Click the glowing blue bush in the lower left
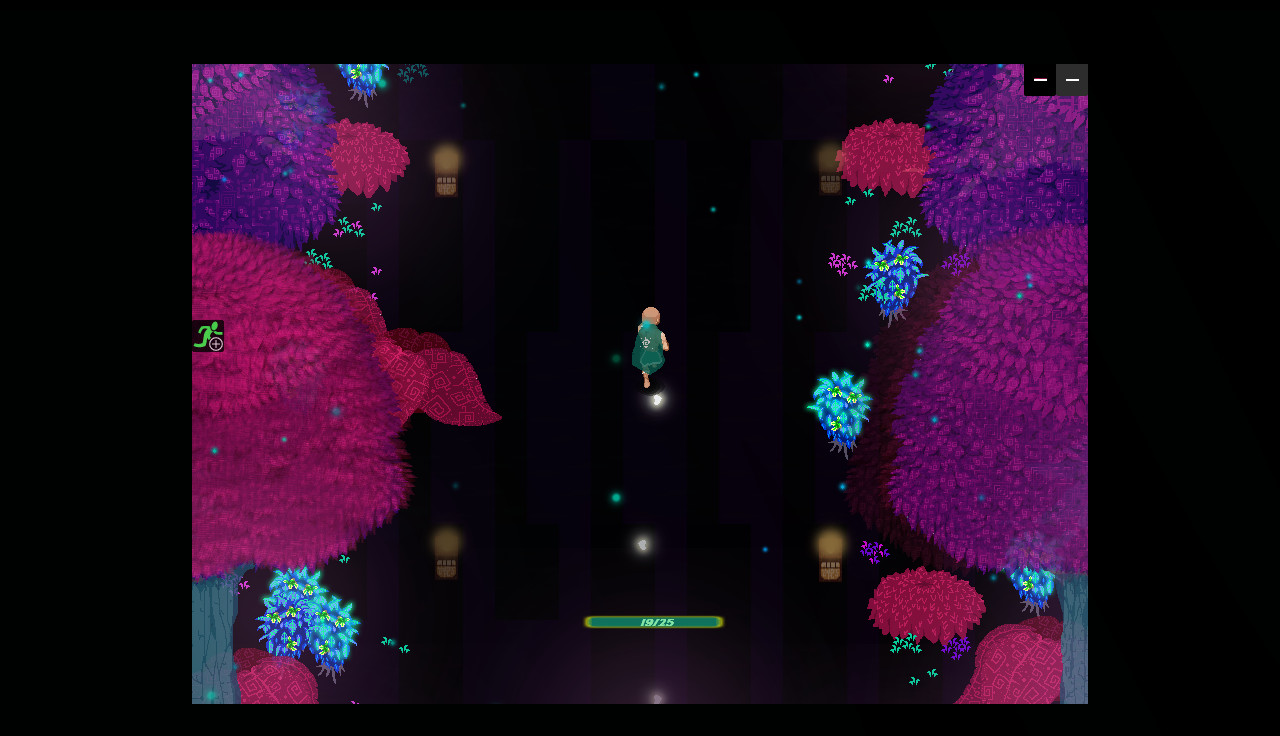 [305, 615]
